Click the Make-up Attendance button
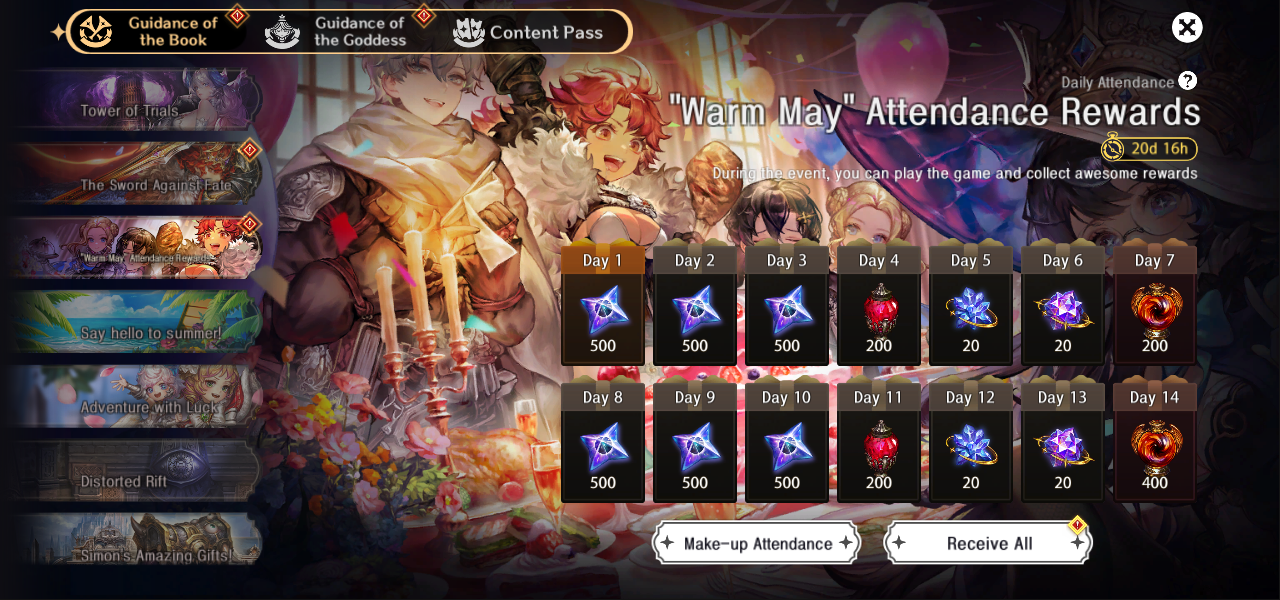 click(x=757, y=543)
